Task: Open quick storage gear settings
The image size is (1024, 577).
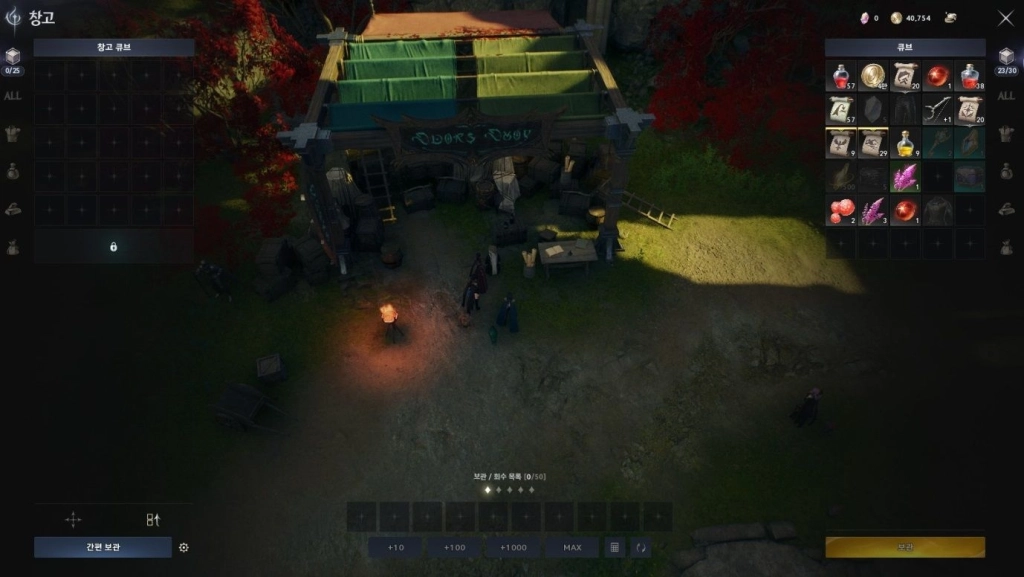Action: pyautogui.click(x=183, y=547)
